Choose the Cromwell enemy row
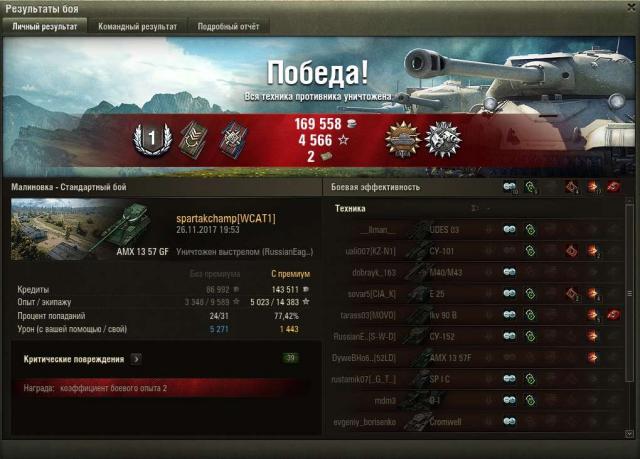The width and height of the screenshot is (640, 459). point(470,423)
